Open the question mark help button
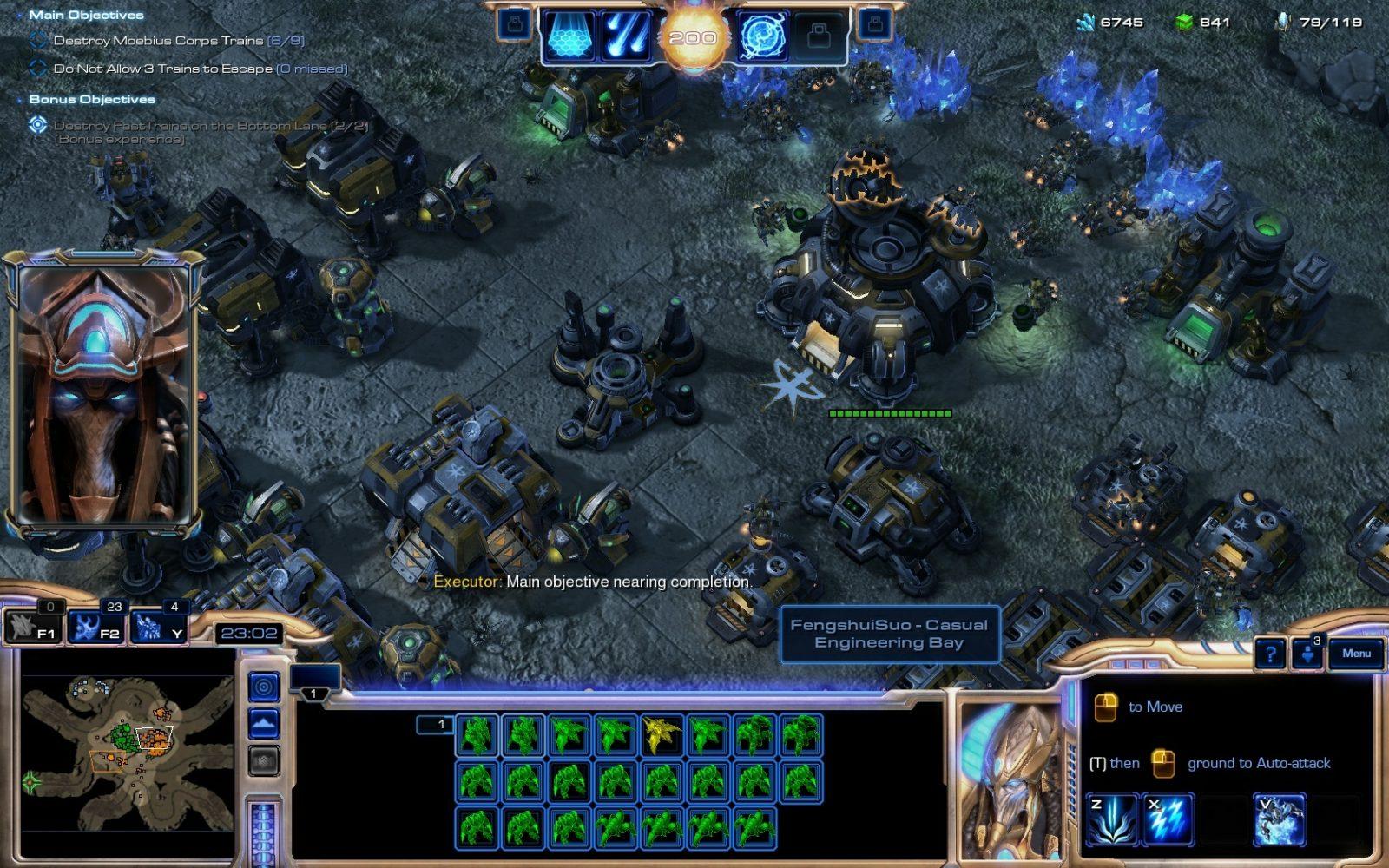1389x868 pixels. 1270,654
